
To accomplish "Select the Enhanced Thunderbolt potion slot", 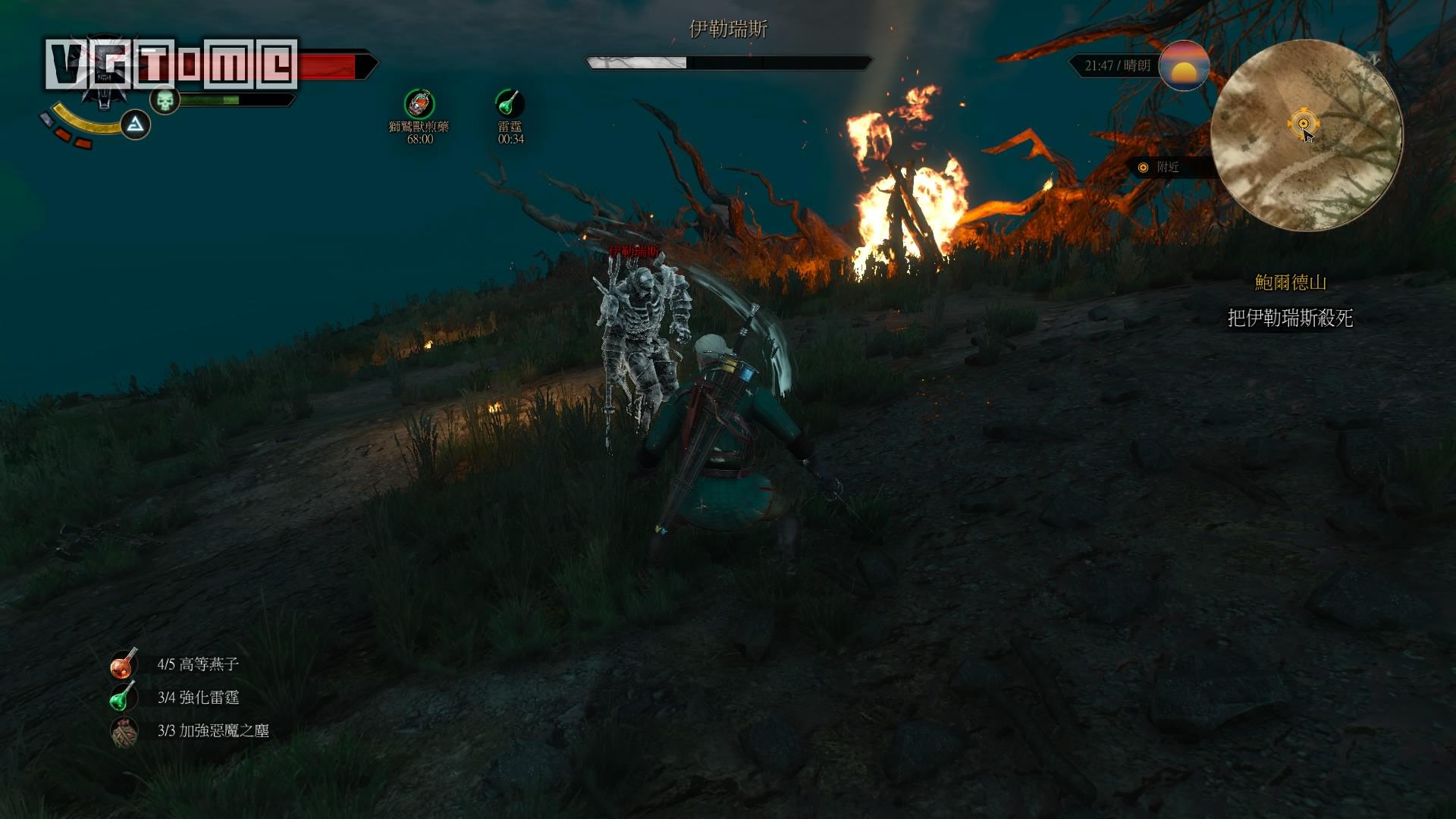I will click(x=123, y=697).
